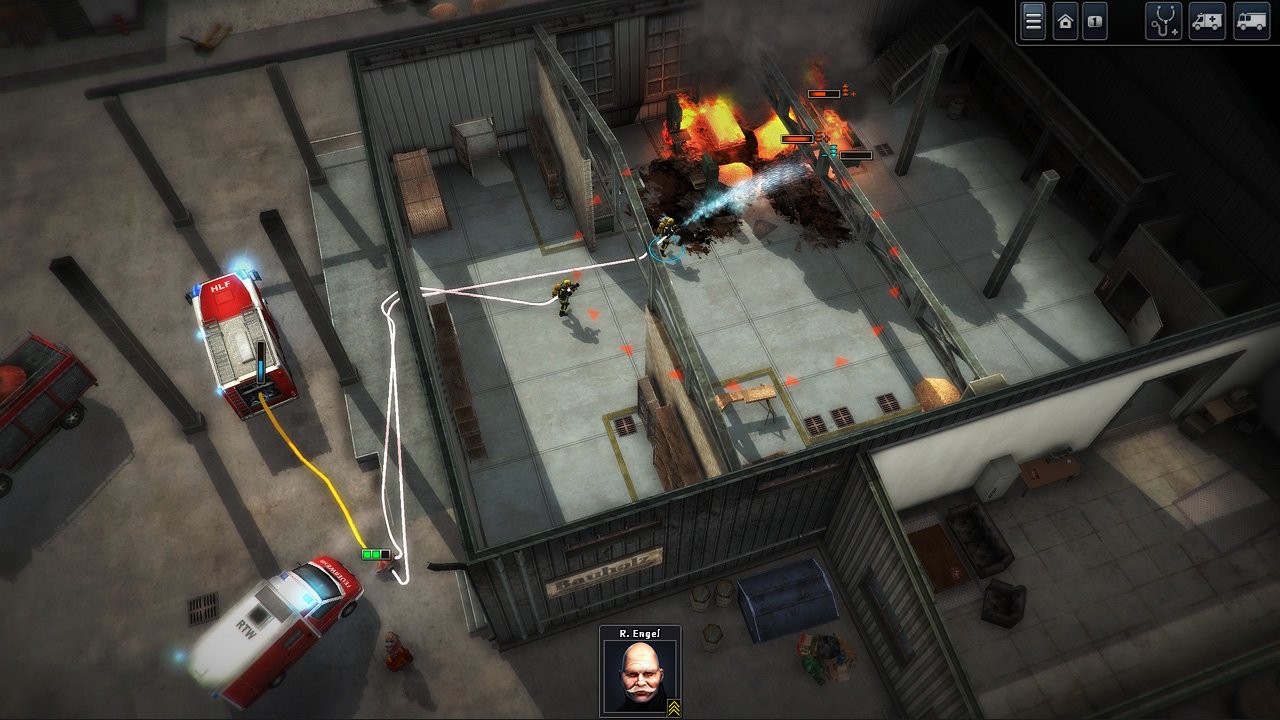Click an orange fire spread marker on the floor

pyautogui.click(x=628, y=348)
